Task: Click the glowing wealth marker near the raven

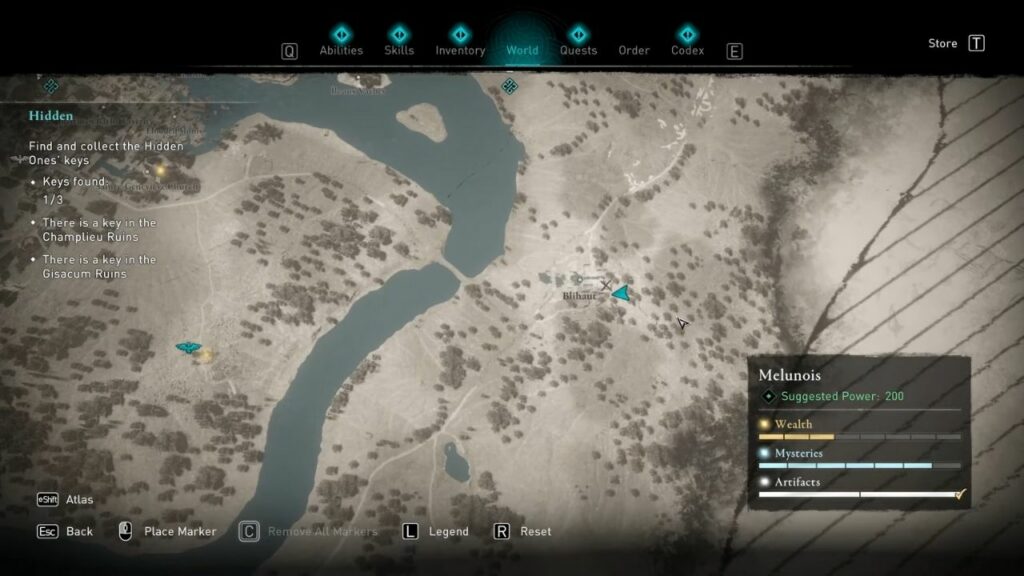Action: click(205, 354)
